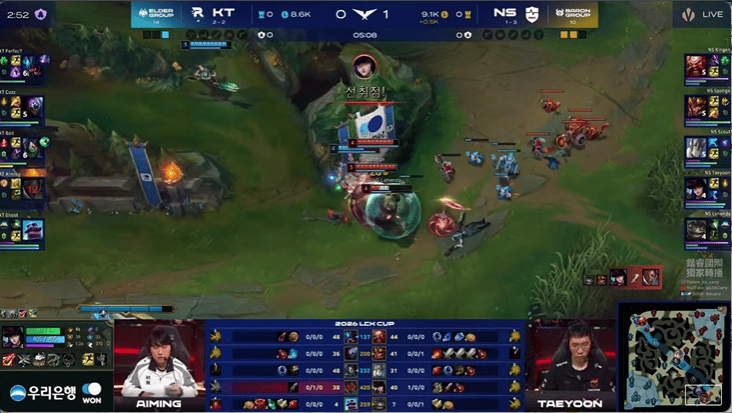Screen dimensions: 732x413
Task: Click the NS team name on scoreboard
Action: pyautogui.click(x=504, y=14)
